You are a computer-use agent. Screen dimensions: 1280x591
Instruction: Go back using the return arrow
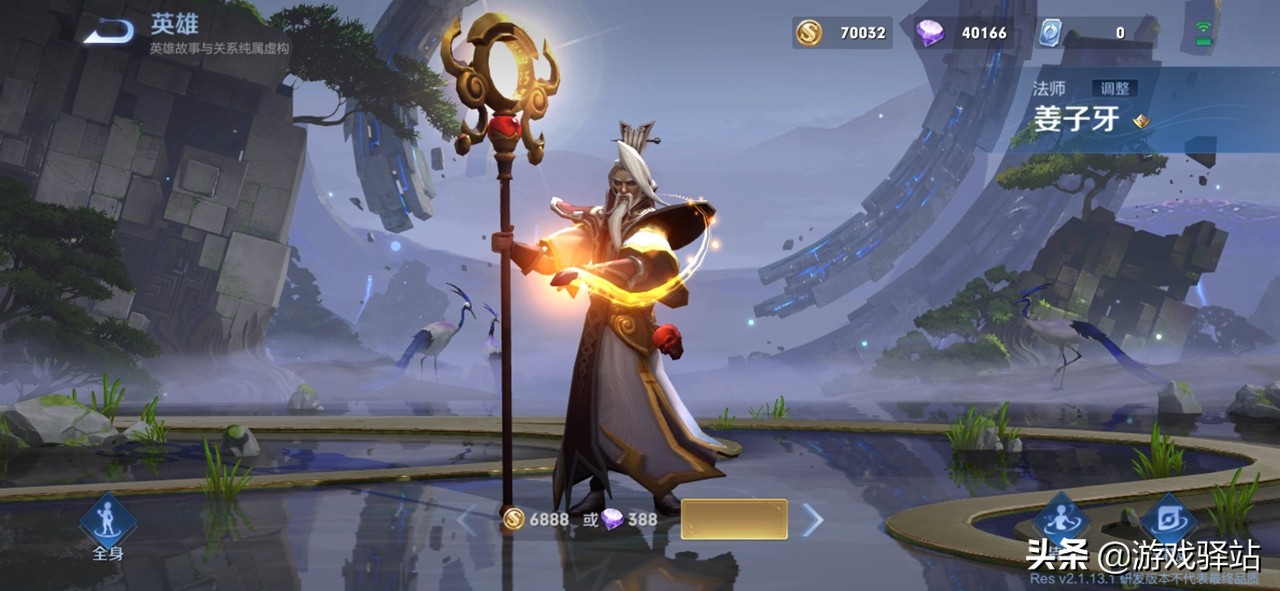click(108, 32)
